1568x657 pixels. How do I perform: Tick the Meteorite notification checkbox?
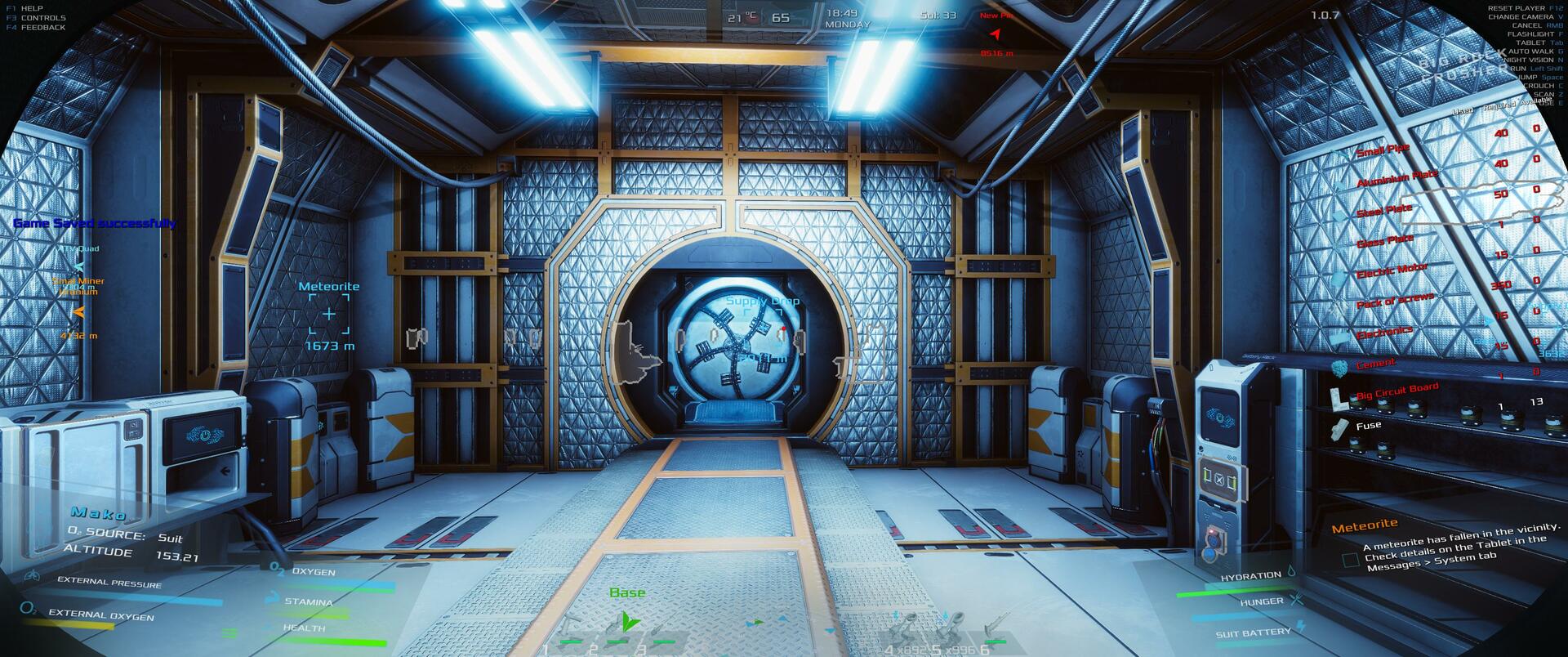pyautogui.click(x=1350, y=561)
